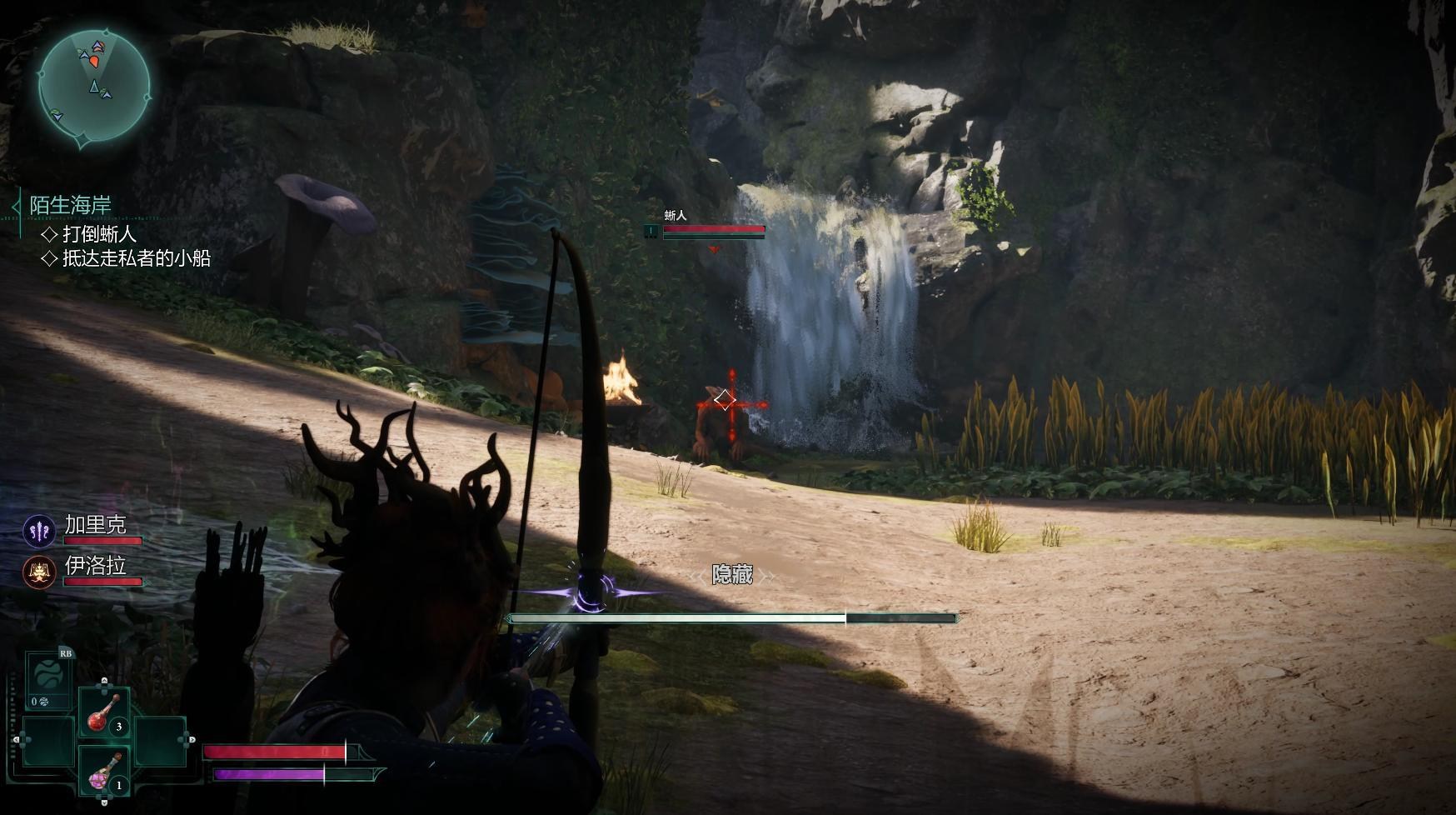Click the 打倒蜥人 objective

pyautogui.click(x=98, y=234)
